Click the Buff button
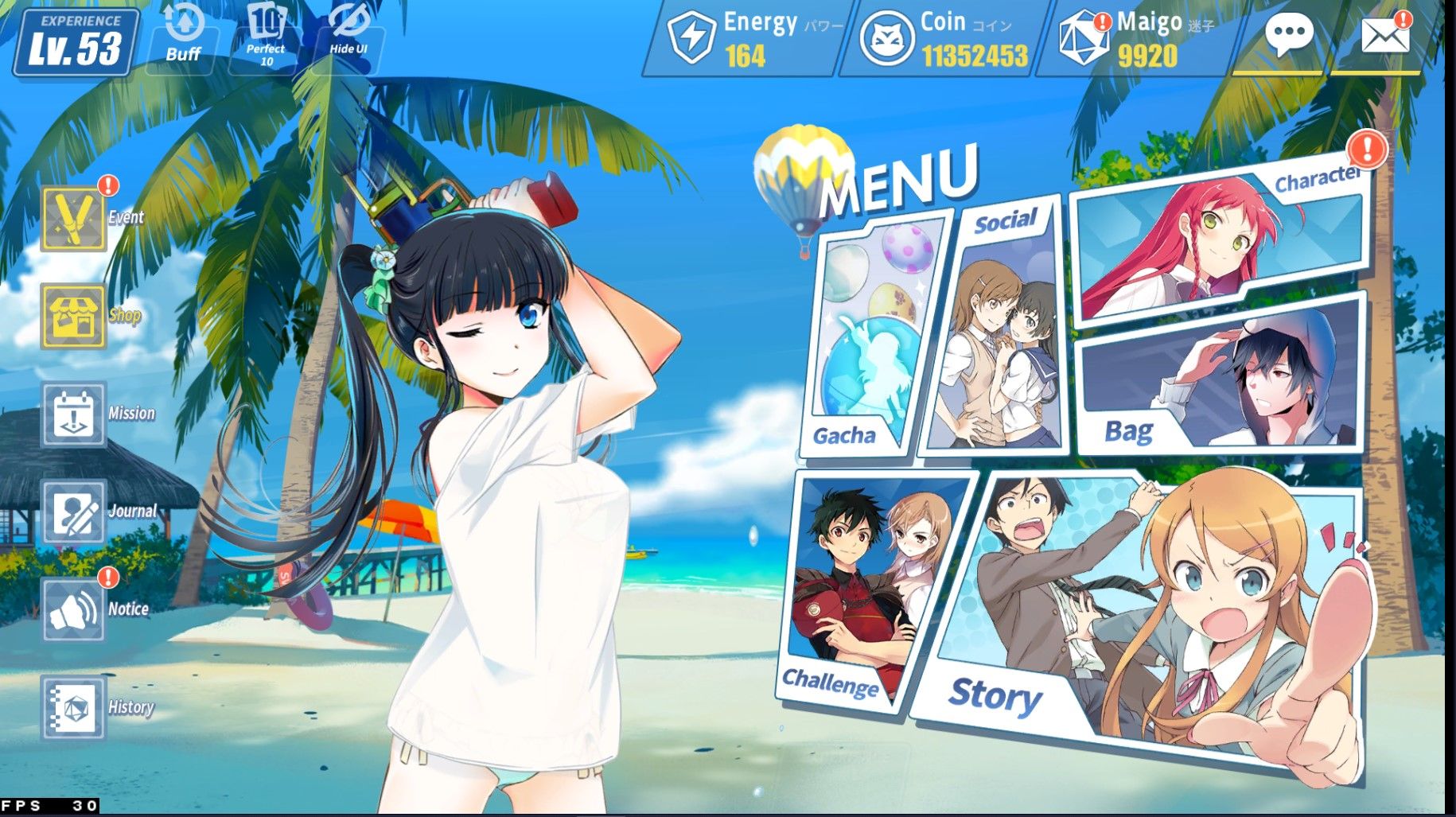 [x=184, y=37]
